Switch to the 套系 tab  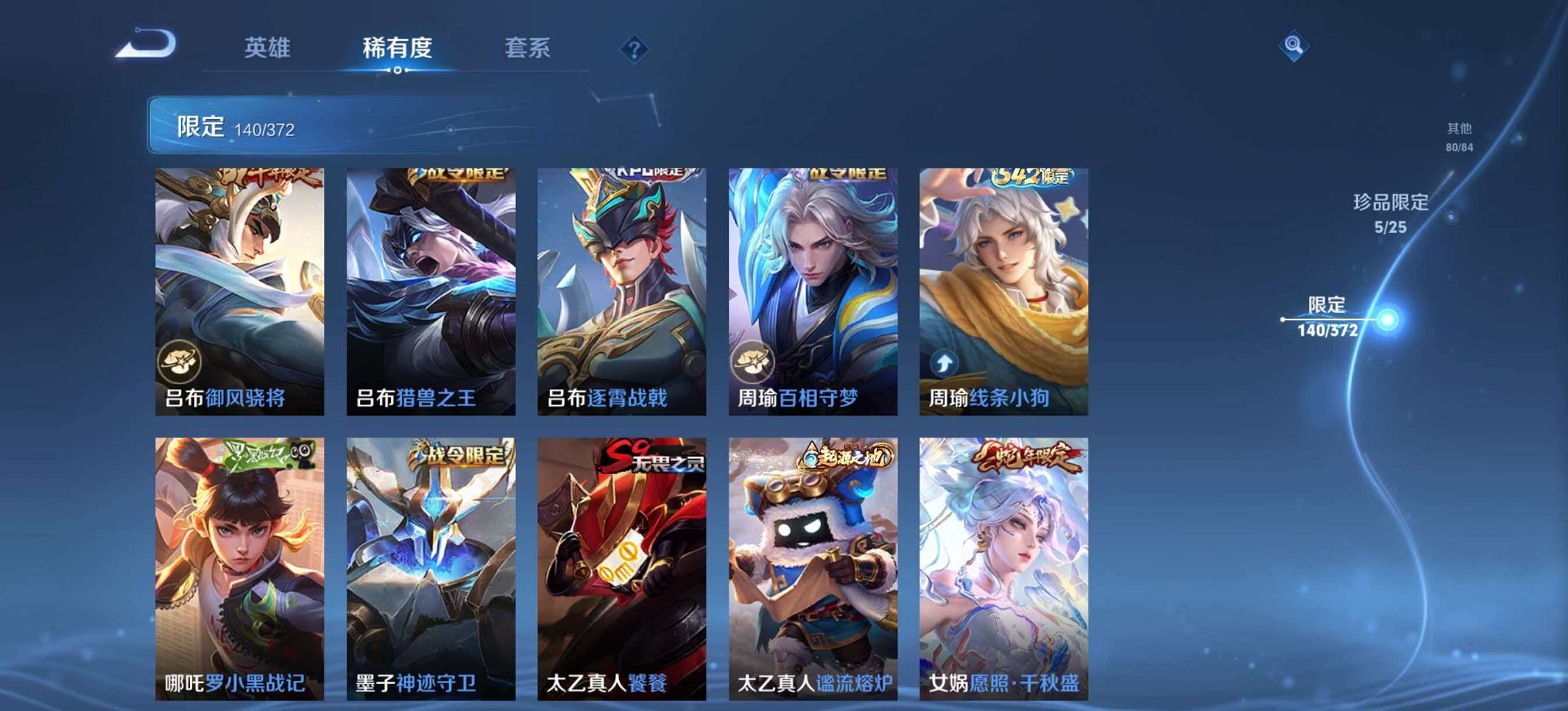tap(527, 48)
